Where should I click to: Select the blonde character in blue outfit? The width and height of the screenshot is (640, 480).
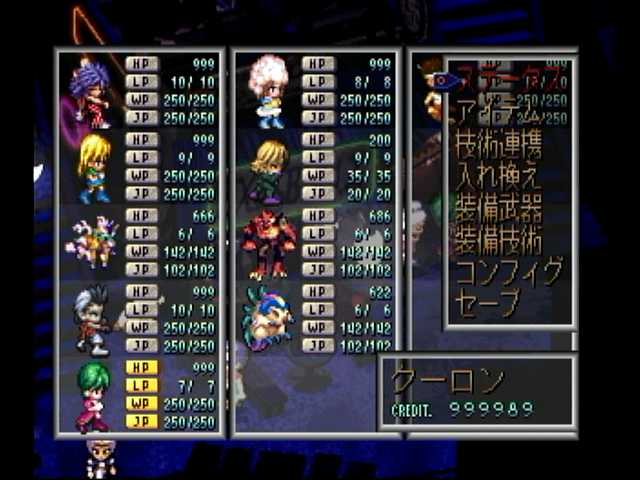point(93,168)
